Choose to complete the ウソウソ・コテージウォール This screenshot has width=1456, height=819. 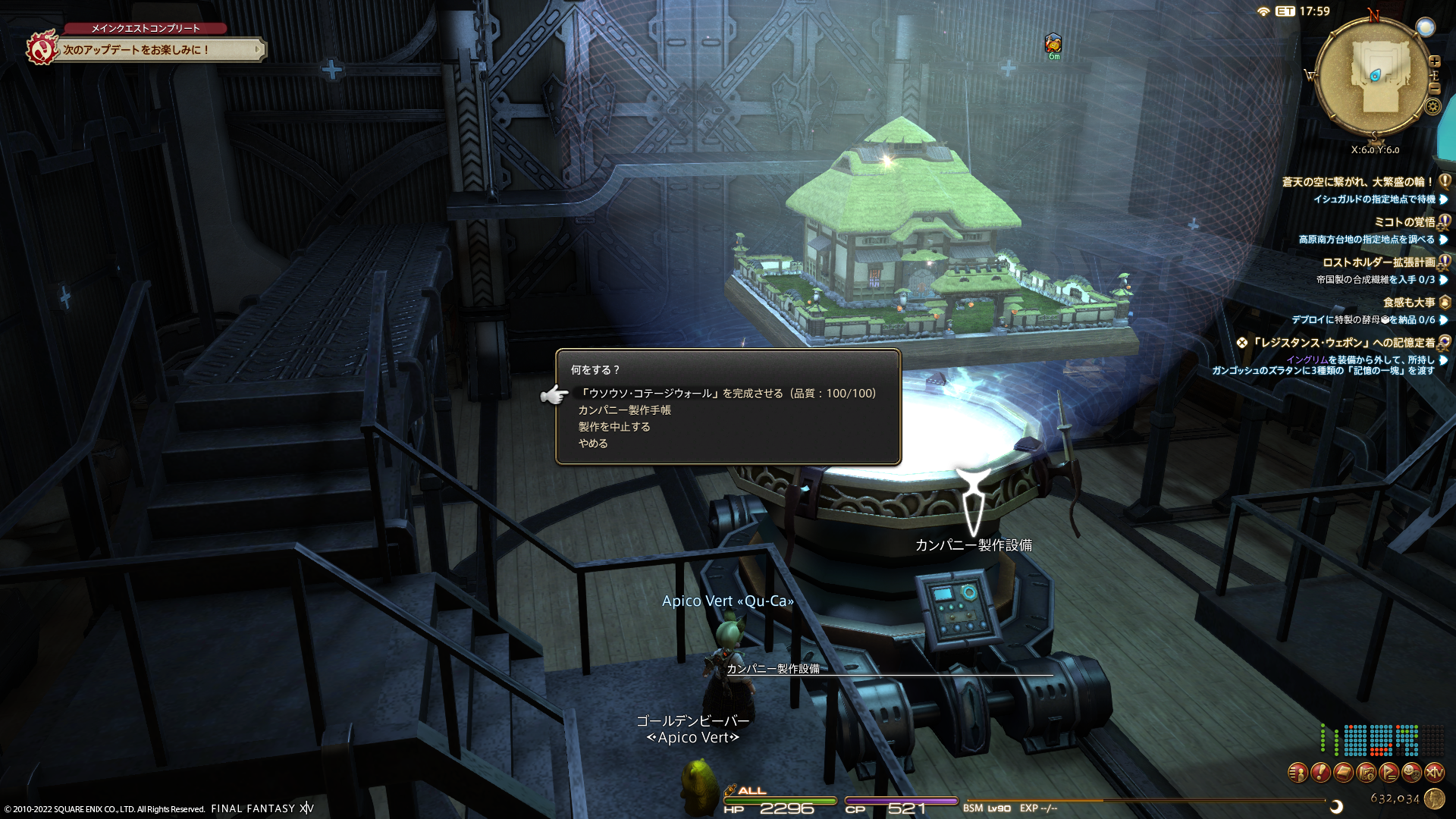click(x=726, y=394)
